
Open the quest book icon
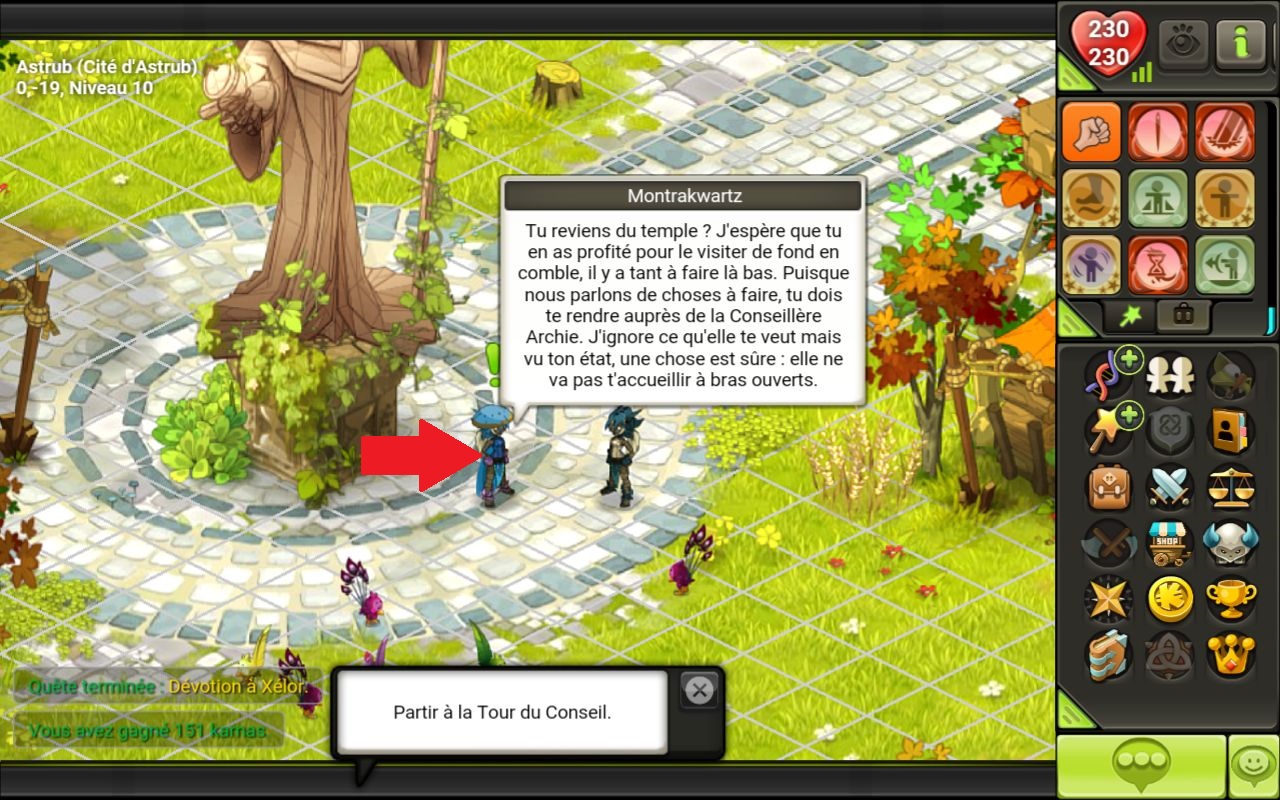click(x=1108, y=655)
